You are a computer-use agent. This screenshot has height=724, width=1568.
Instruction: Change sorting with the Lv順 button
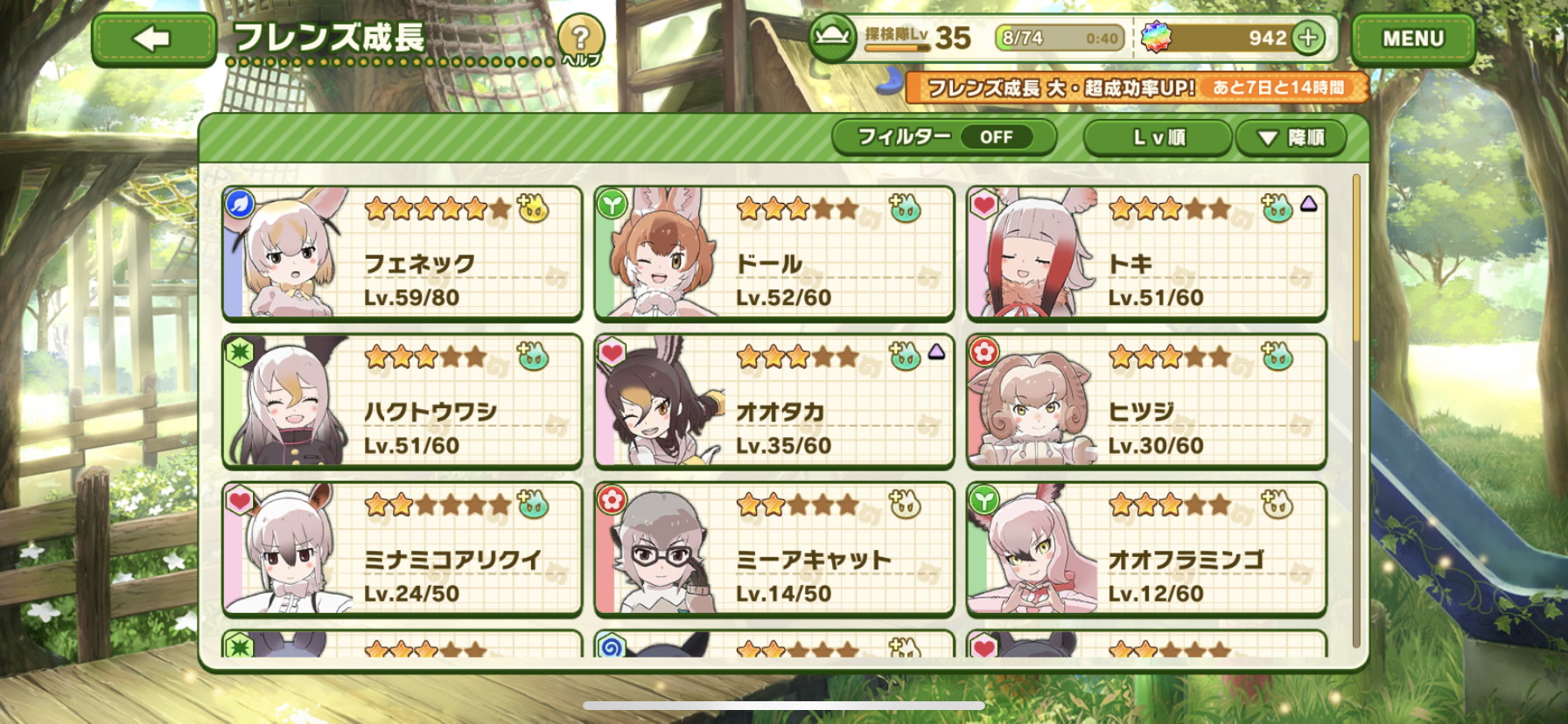[x=1158, y=138]
